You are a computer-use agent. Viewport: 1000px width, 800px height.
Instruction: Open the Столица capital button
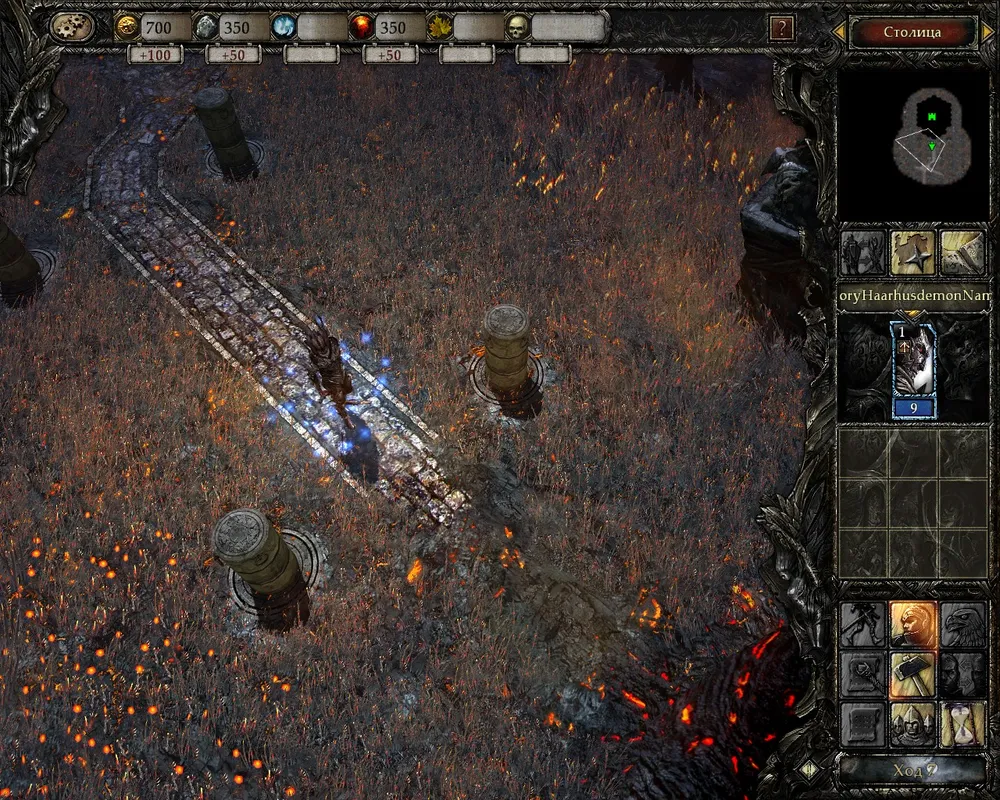coord(912,32)
